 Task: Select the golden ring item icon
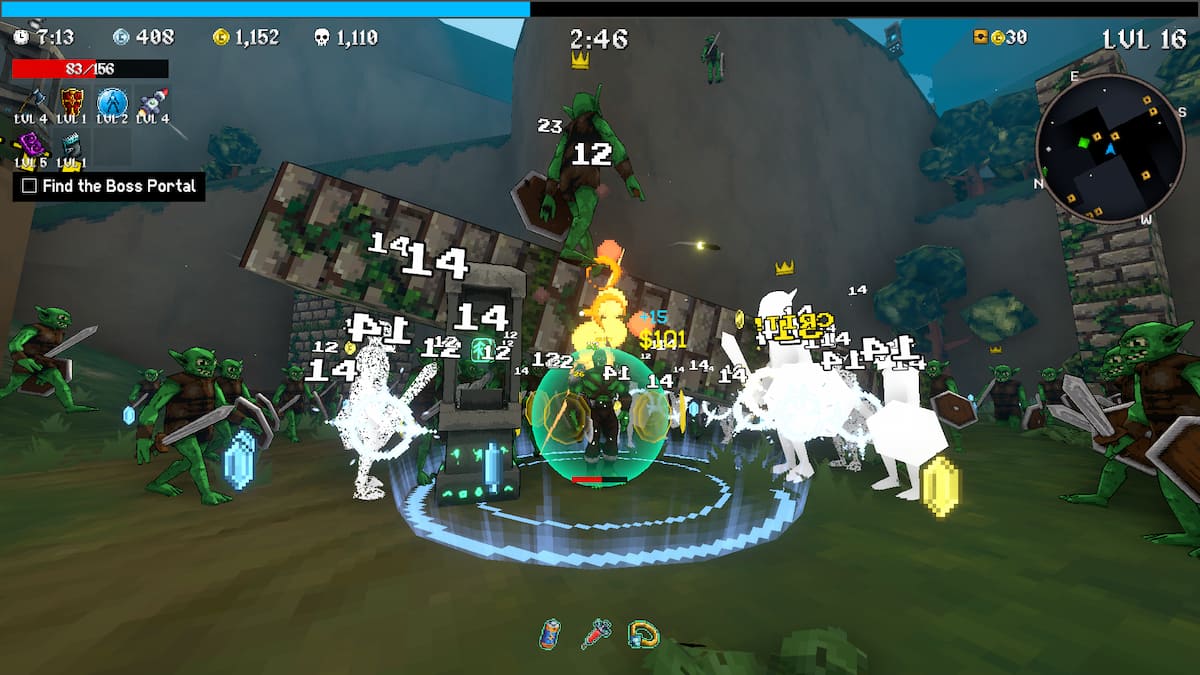tap(642, 633)
